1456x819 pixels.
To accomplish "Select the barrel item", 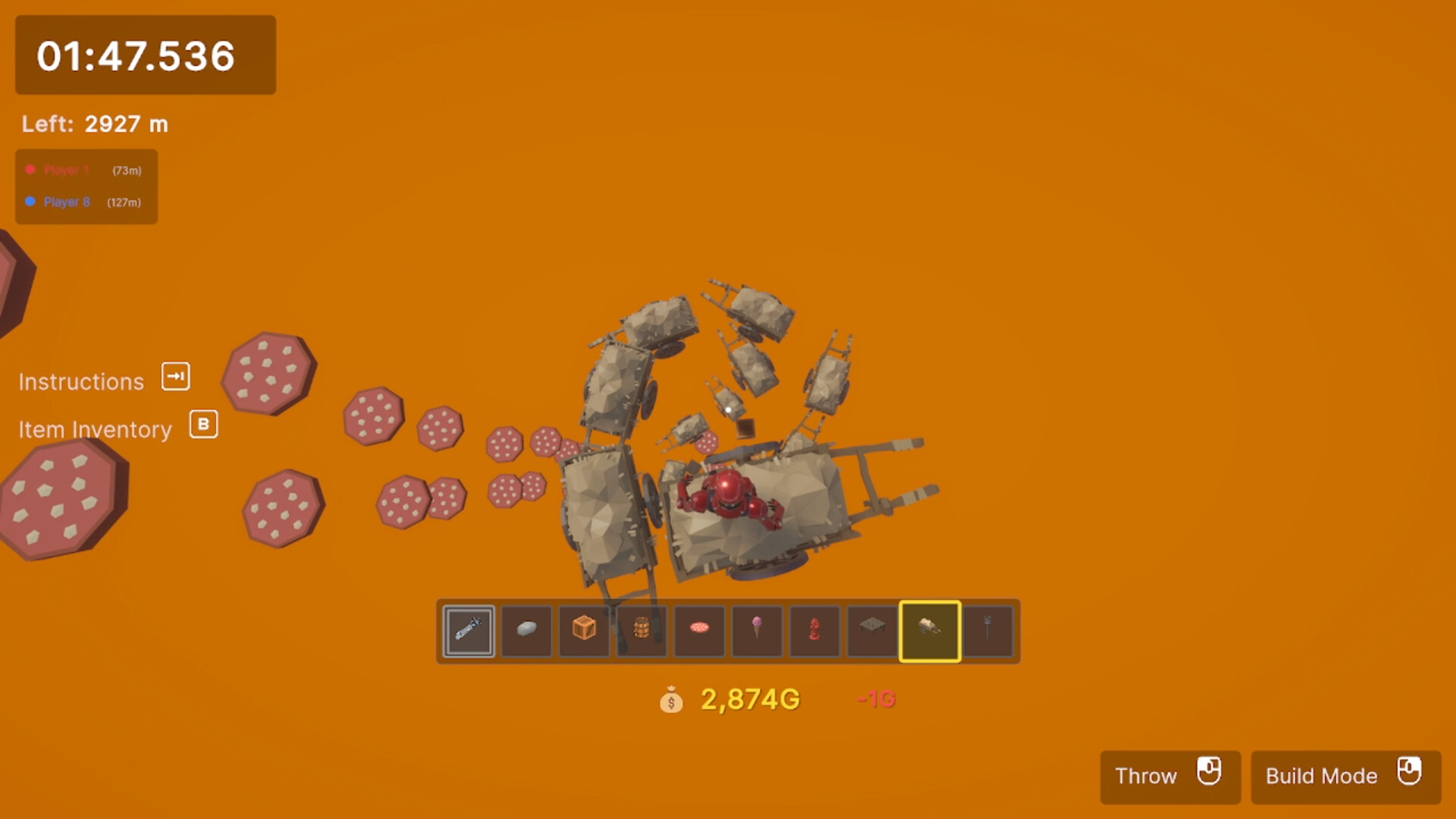I will pyautogui.click(x=641, y=631).
